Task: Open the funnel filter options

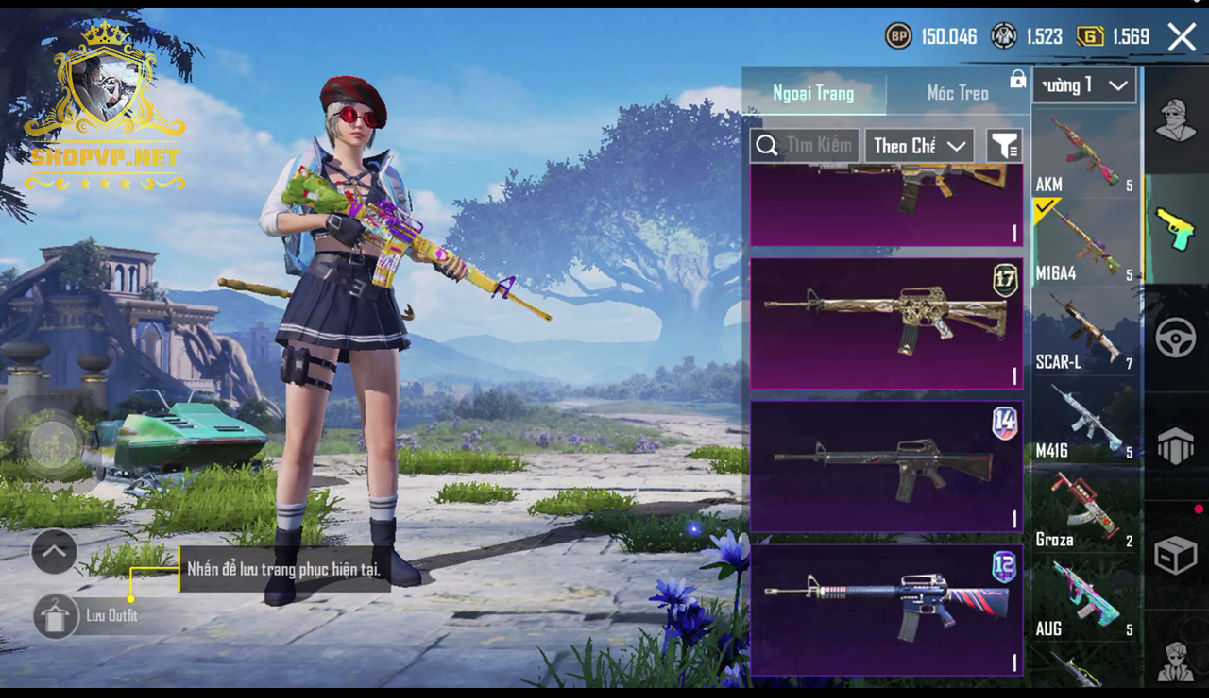Action: pos(1003,146)
